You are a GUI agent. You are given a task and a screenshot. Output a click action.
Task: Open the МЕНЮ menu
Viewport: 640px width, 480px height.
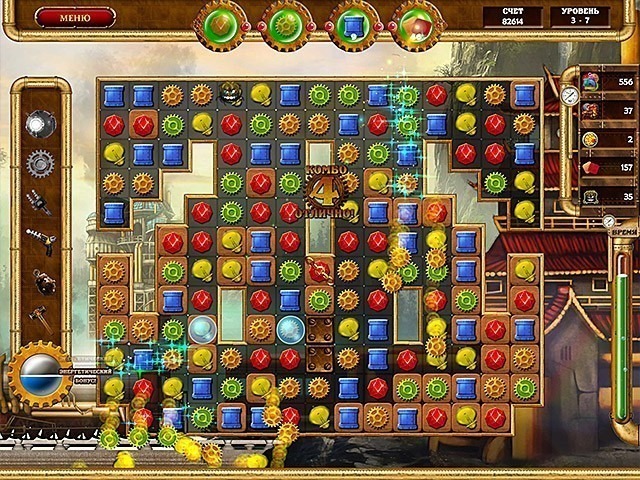[x=75, y=17]
